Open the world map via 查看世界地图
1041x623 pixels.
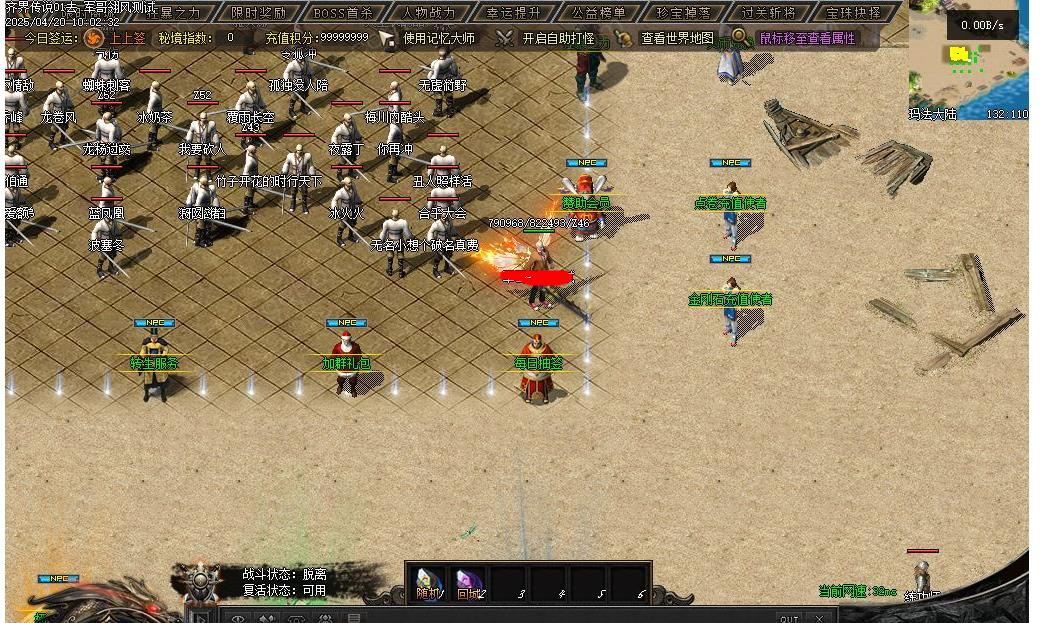coord(666,38)
